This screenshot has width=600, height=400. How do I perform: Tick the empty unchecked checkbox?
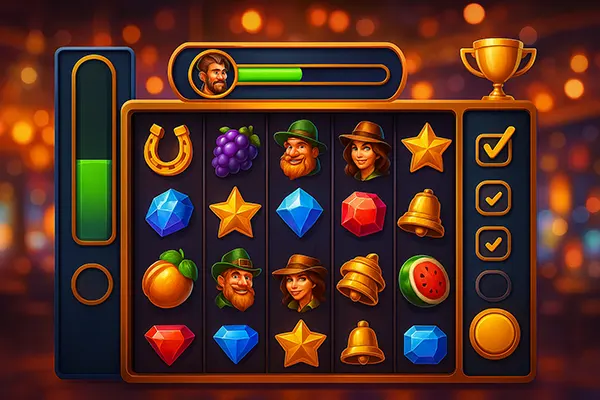click(493, 286)
